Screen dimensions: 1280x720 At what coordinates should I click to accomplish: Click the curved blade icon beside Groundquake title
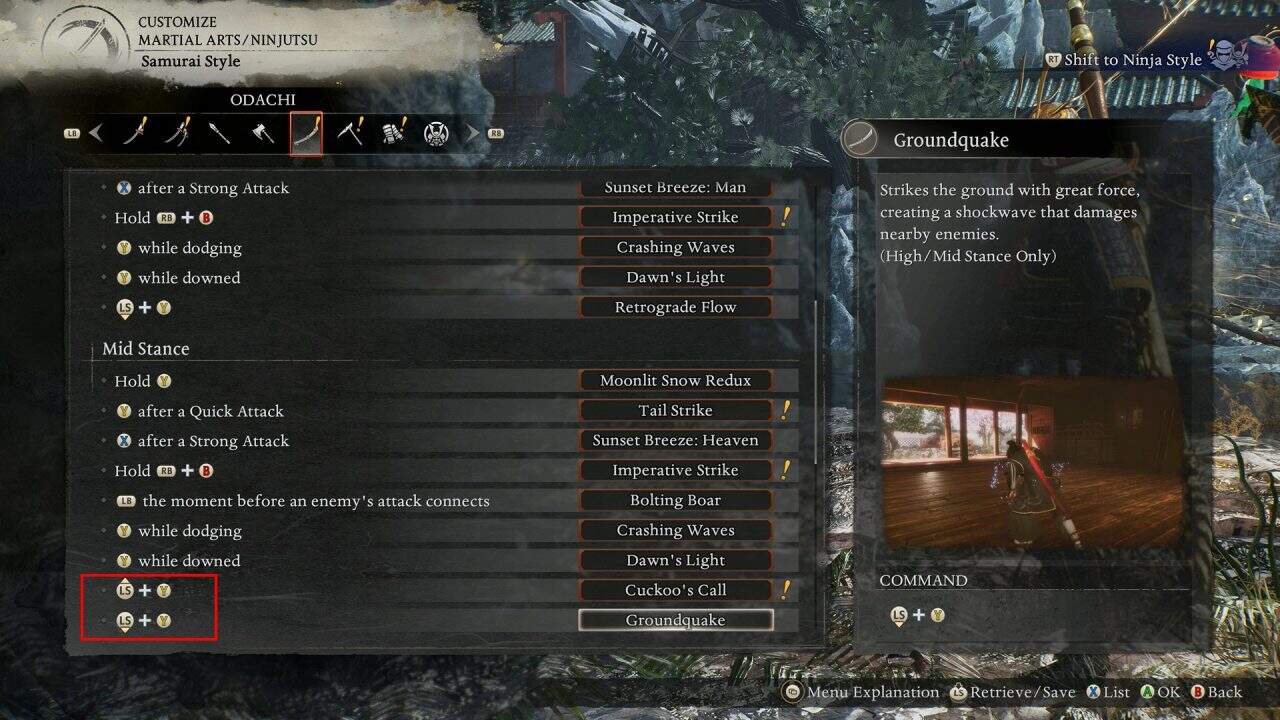(x=858, y=138)
